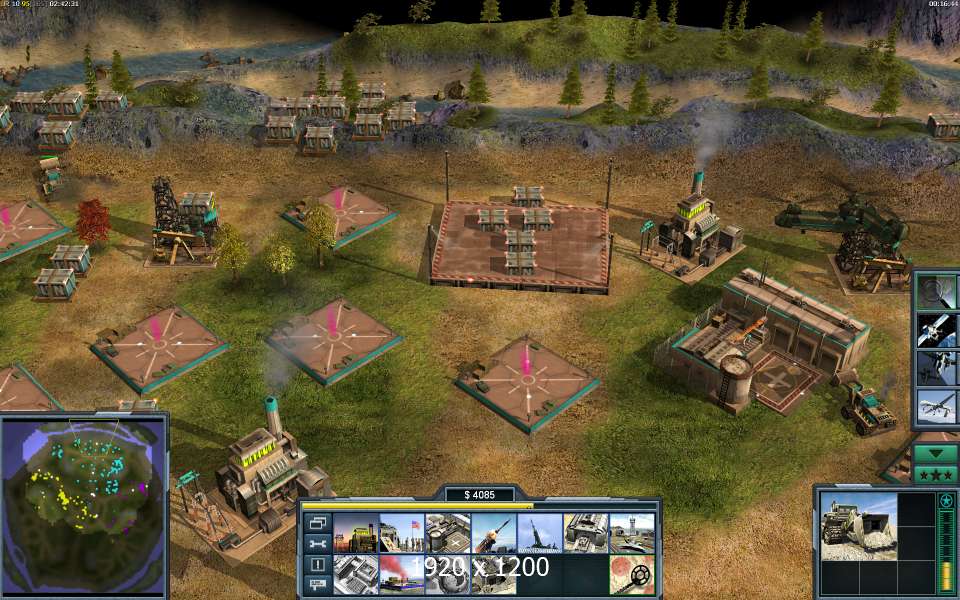The width and height of the screenshot is (960, 600).
Task: Choose the airfield with control tower
Action: pos(632,533)
